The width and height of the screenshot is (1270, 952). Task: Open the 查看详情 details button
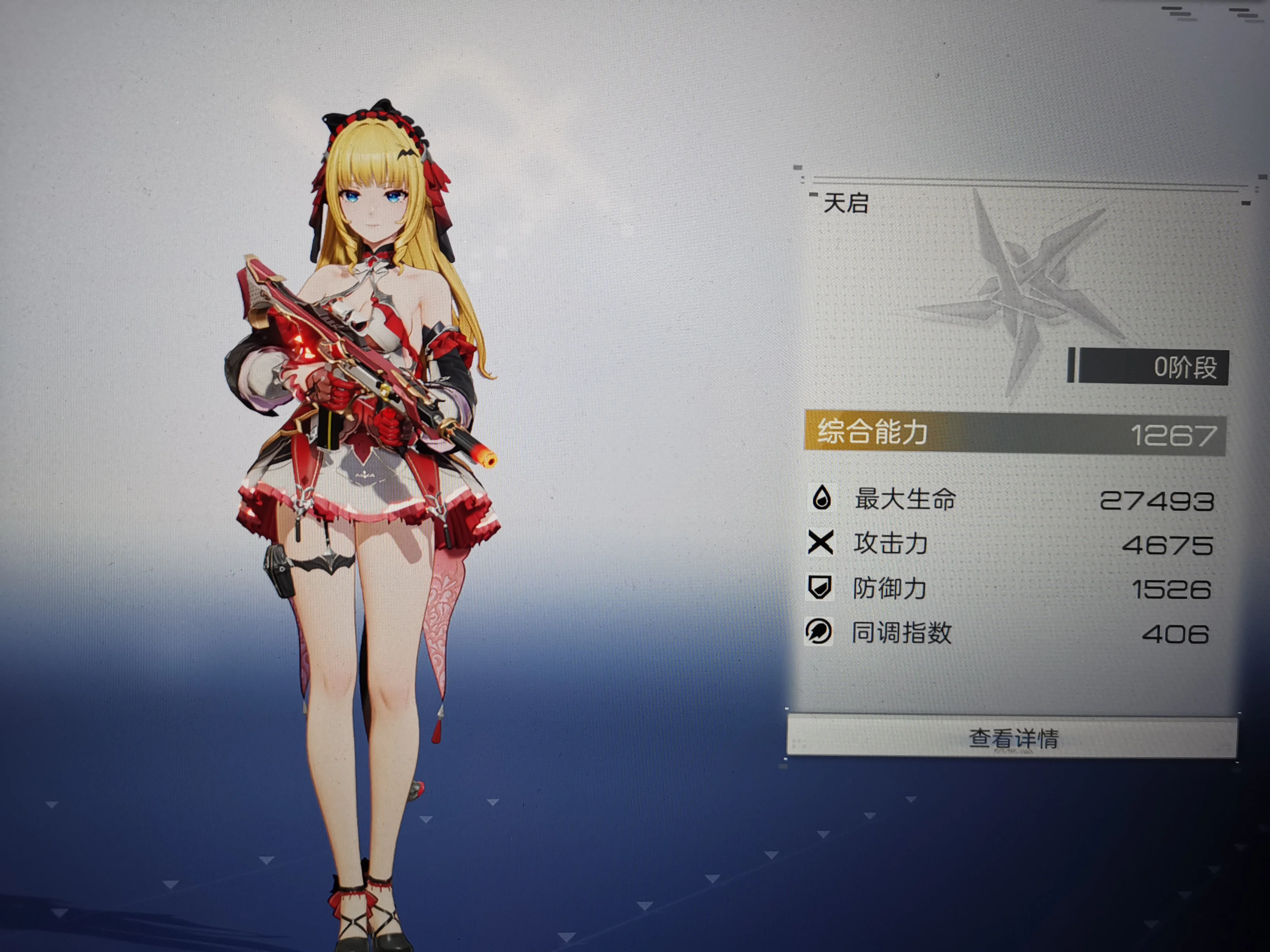1012,737
